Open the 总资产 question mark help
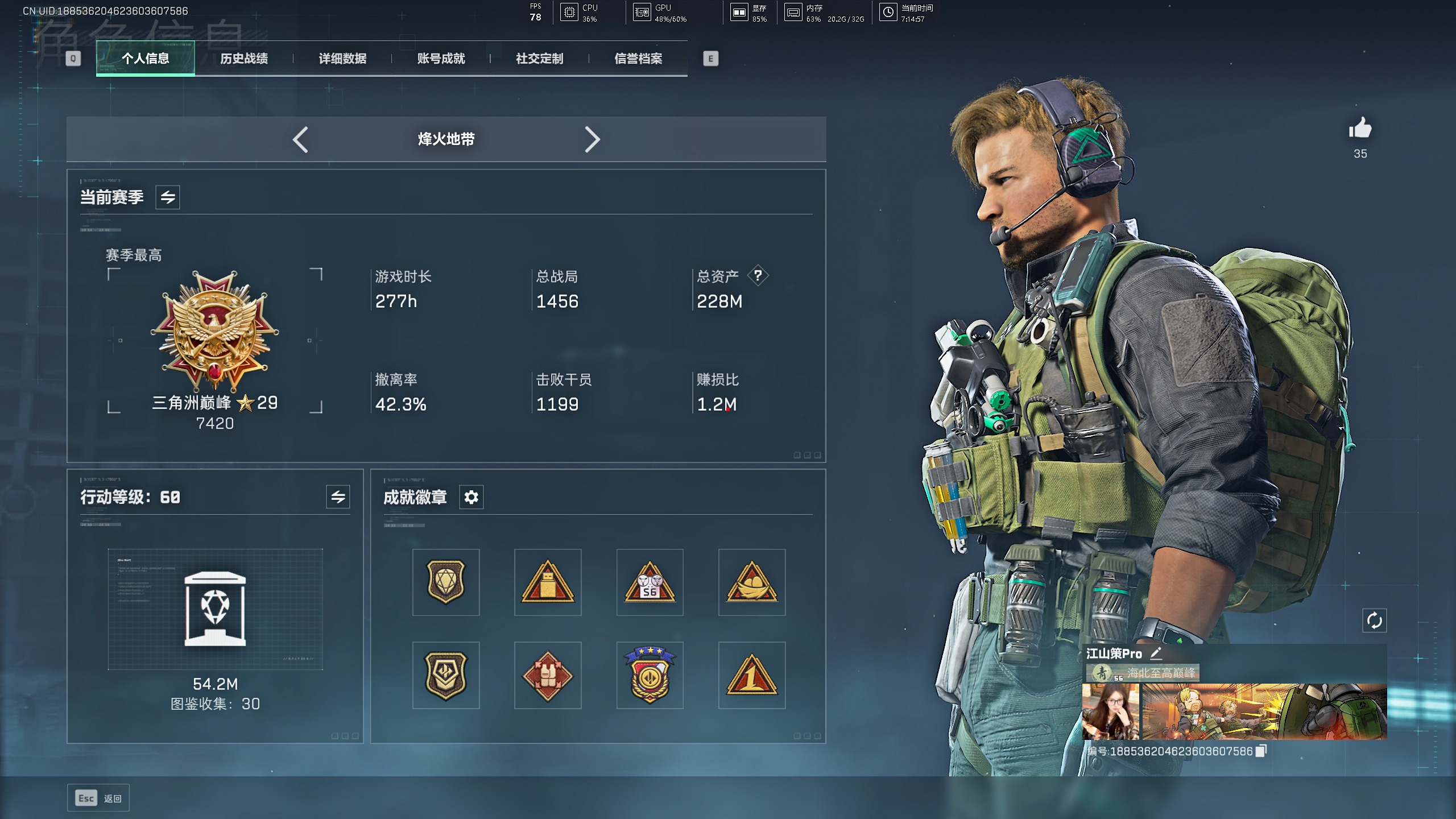Image resolution: width=1456 pixels, height=819 pixels. coord(758,276)
